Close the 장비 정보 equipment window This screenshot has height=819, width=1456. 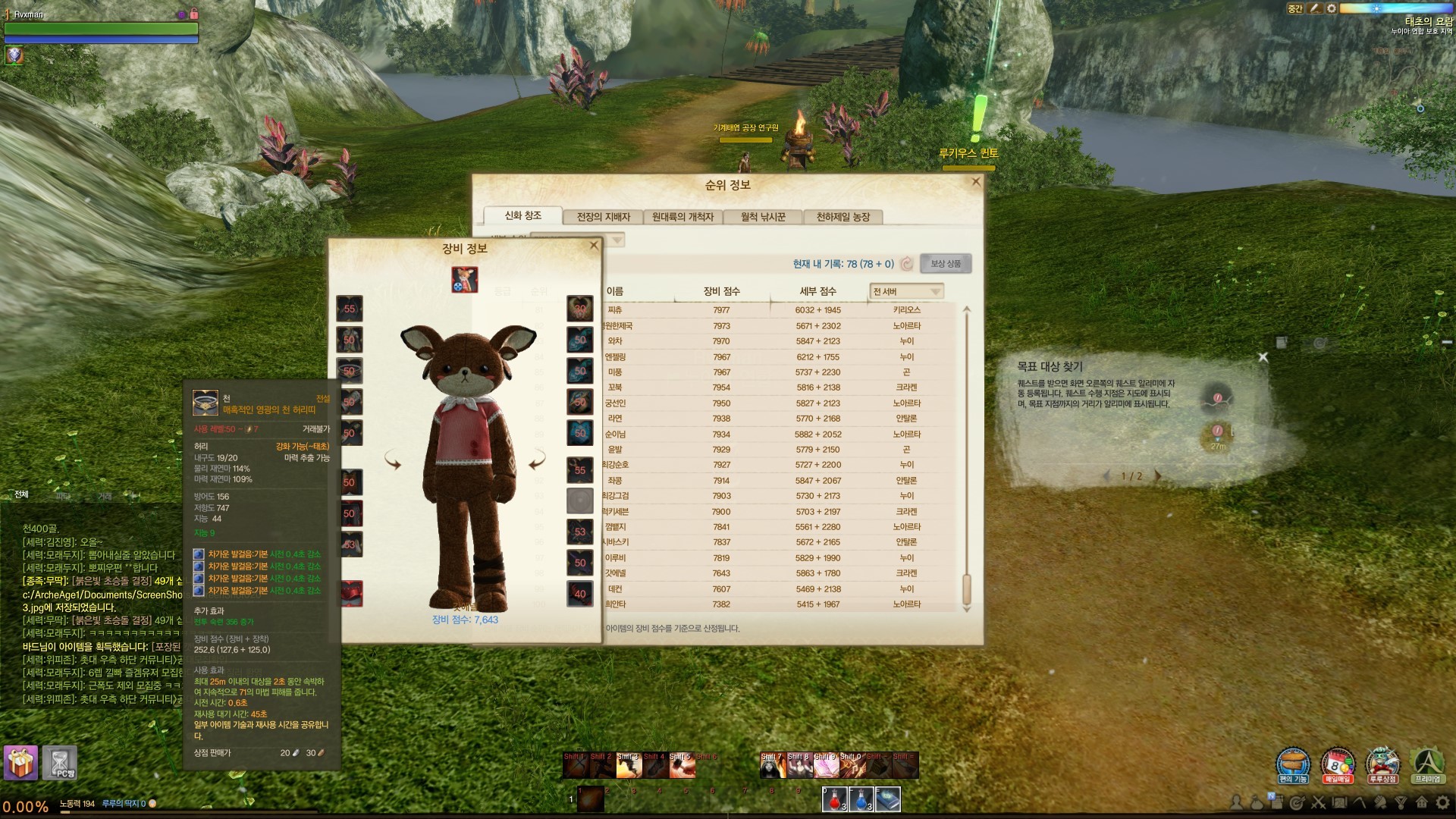point(594,246)
